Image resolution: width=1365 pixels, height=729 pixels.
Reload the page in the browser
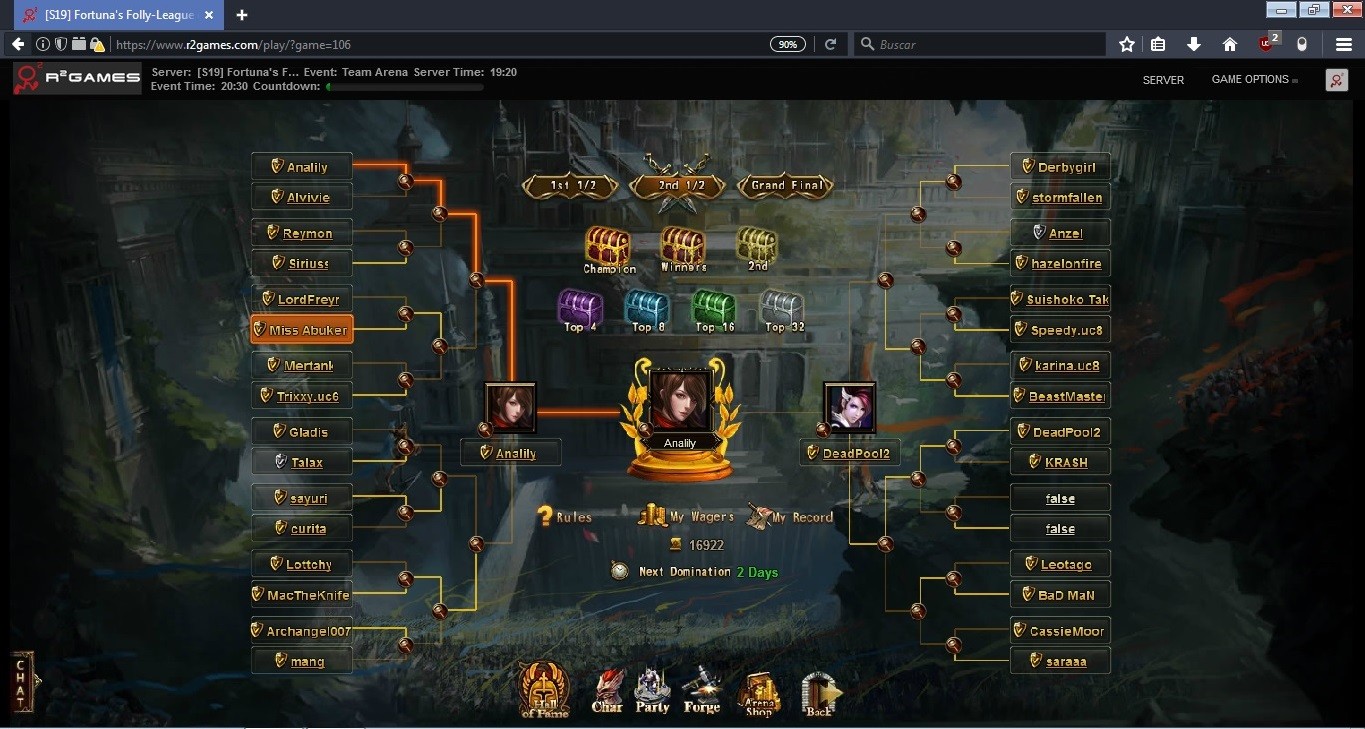click(x=830, y=44)
